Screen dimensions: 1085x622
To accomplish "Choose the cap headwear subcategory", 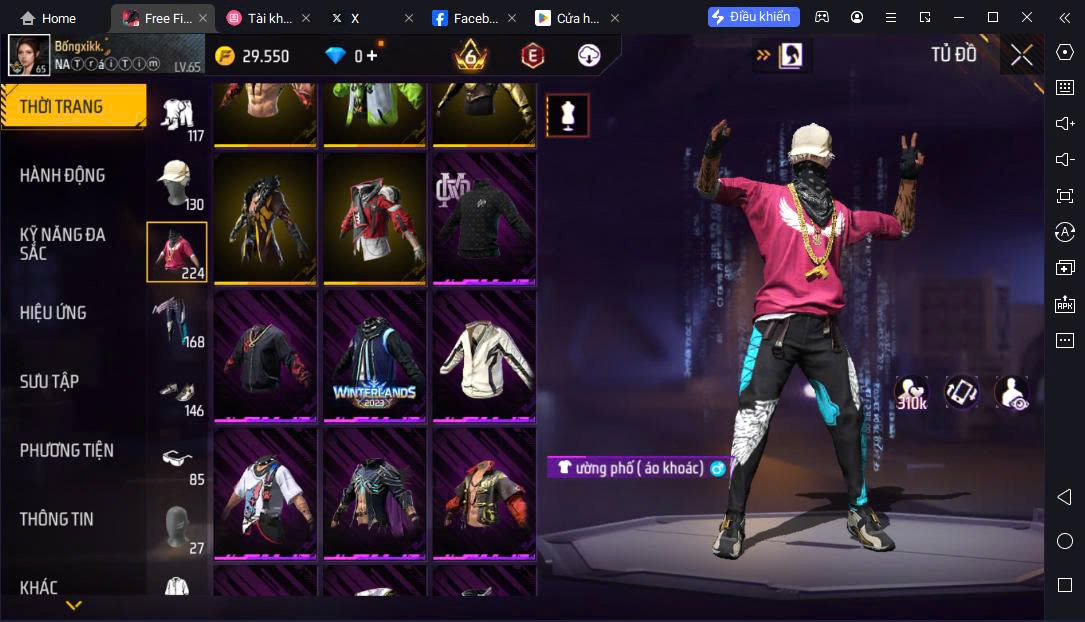I will 178,182.
